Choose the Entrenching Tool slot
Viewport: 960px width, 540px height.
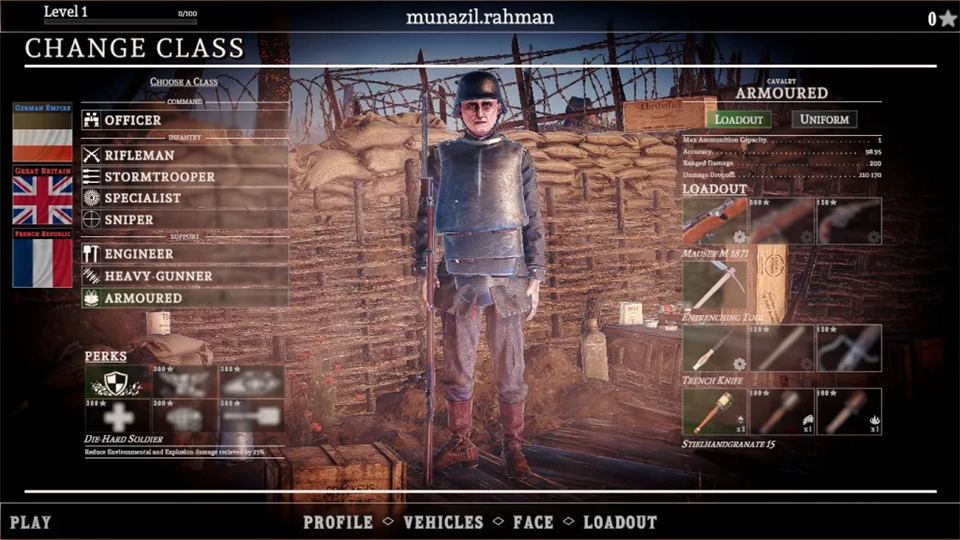click(714, 285)
